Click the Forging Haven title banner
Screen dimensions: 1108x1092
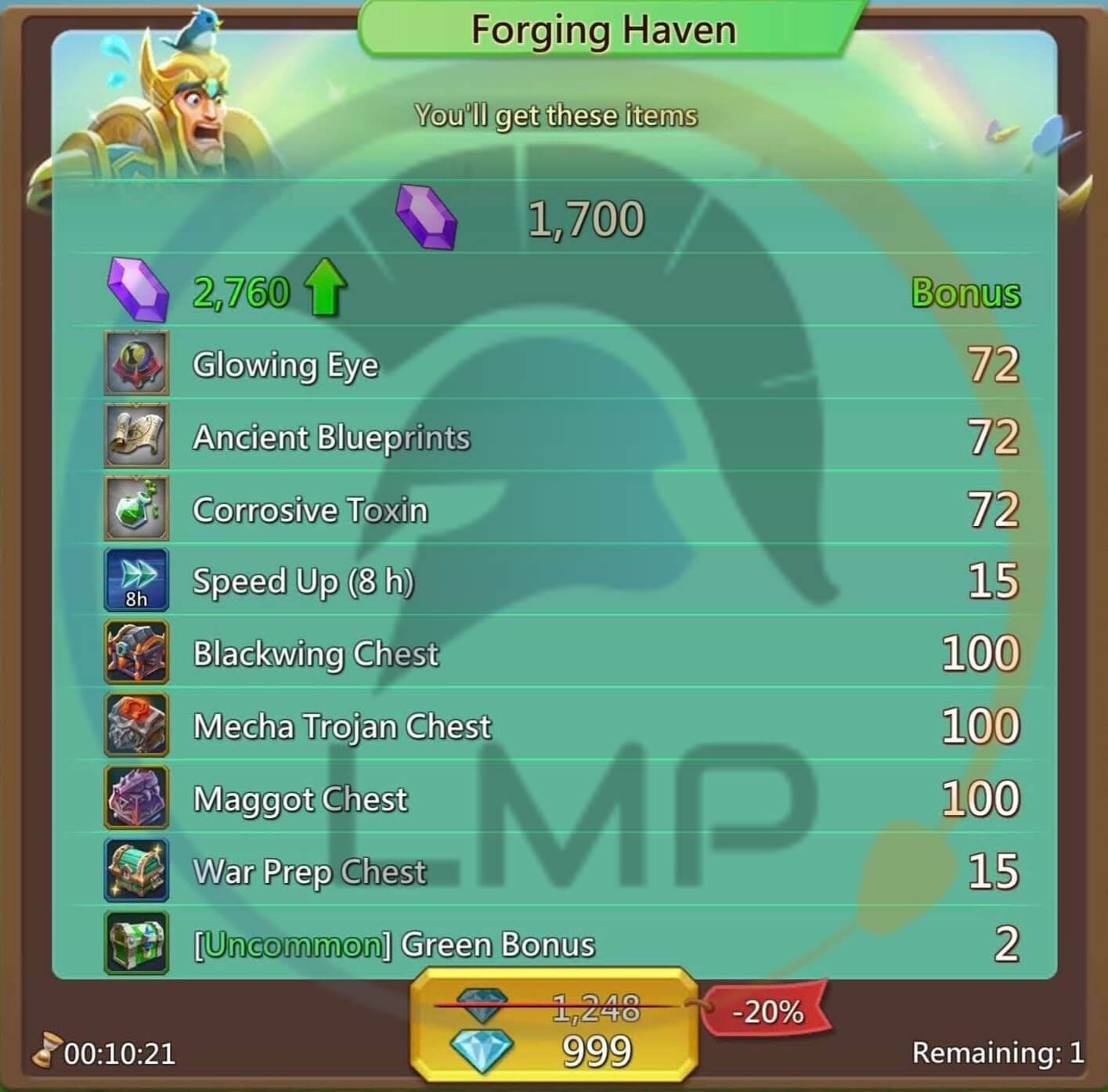603,29
